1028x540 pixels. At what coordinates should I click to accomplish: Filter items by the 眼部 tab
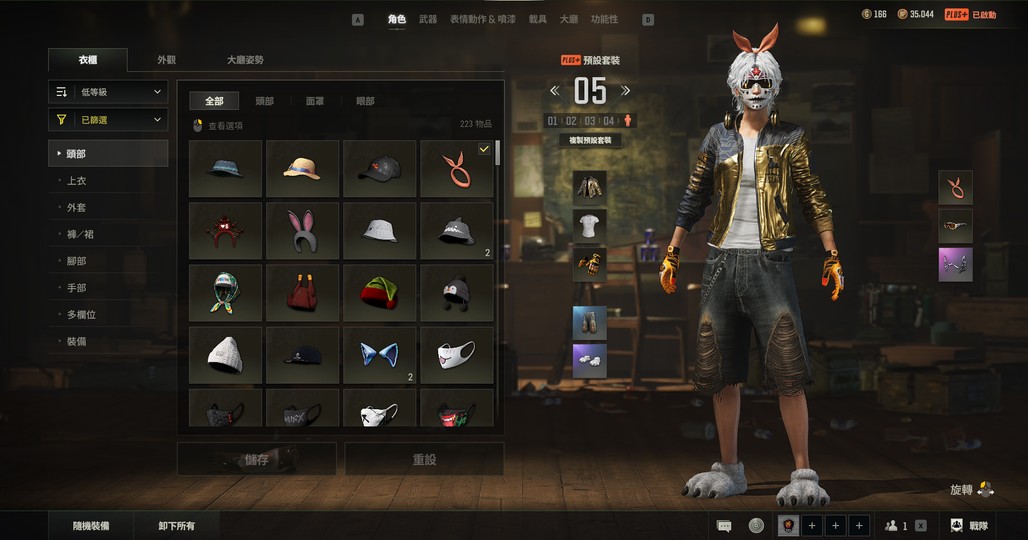tap(365, 101)
